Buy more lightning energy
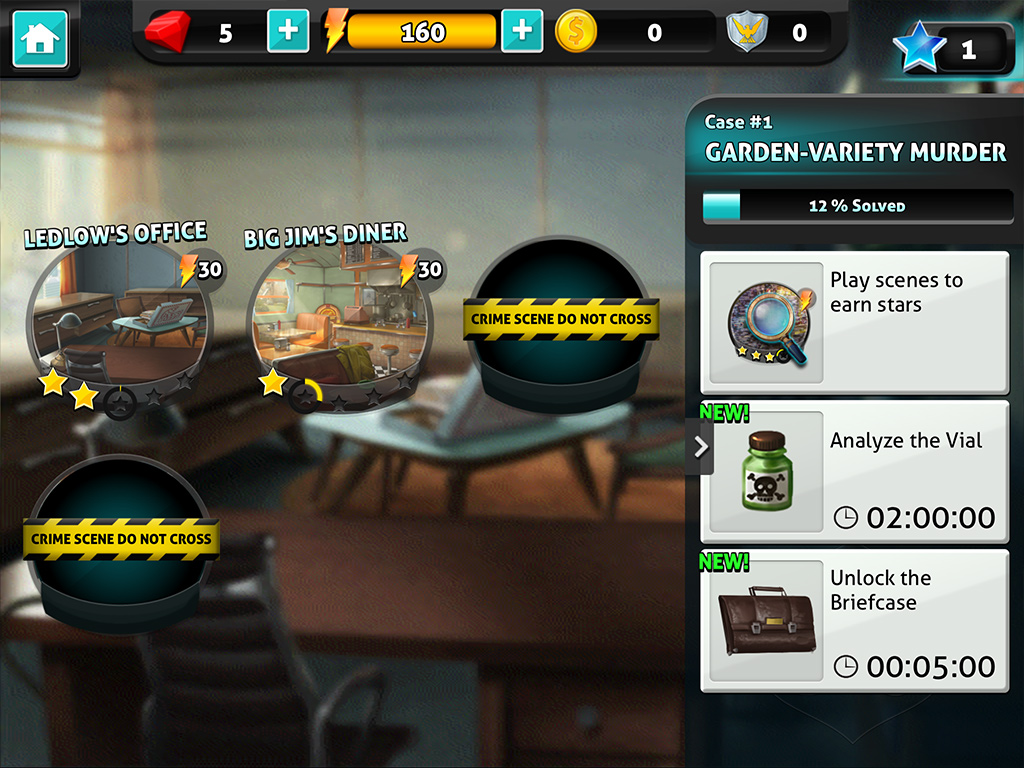 point(521,31)
